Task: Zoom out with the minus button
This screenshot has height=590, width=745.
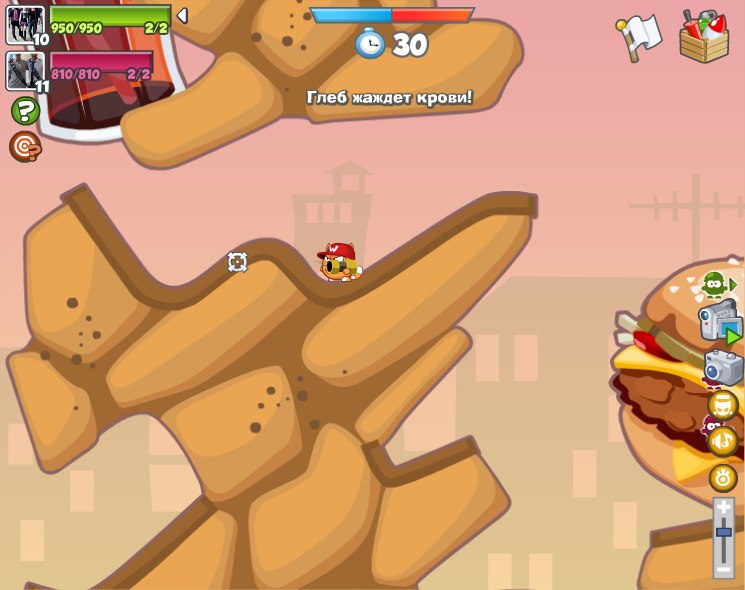Action: click(723, 568)
